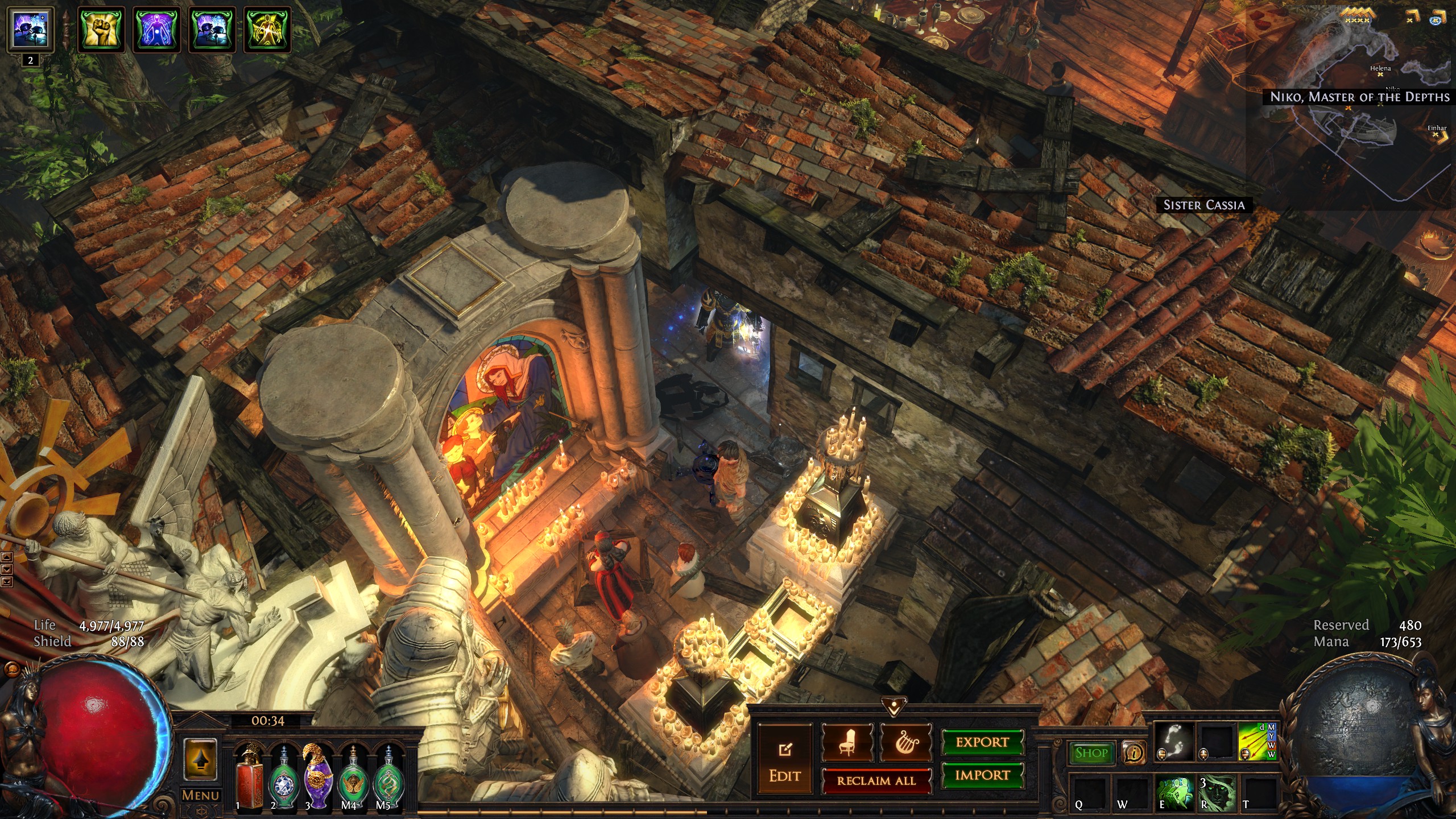Open the info speech bubble button
Viewport: 1456px width, 819px height.
tap(1134, 754)
